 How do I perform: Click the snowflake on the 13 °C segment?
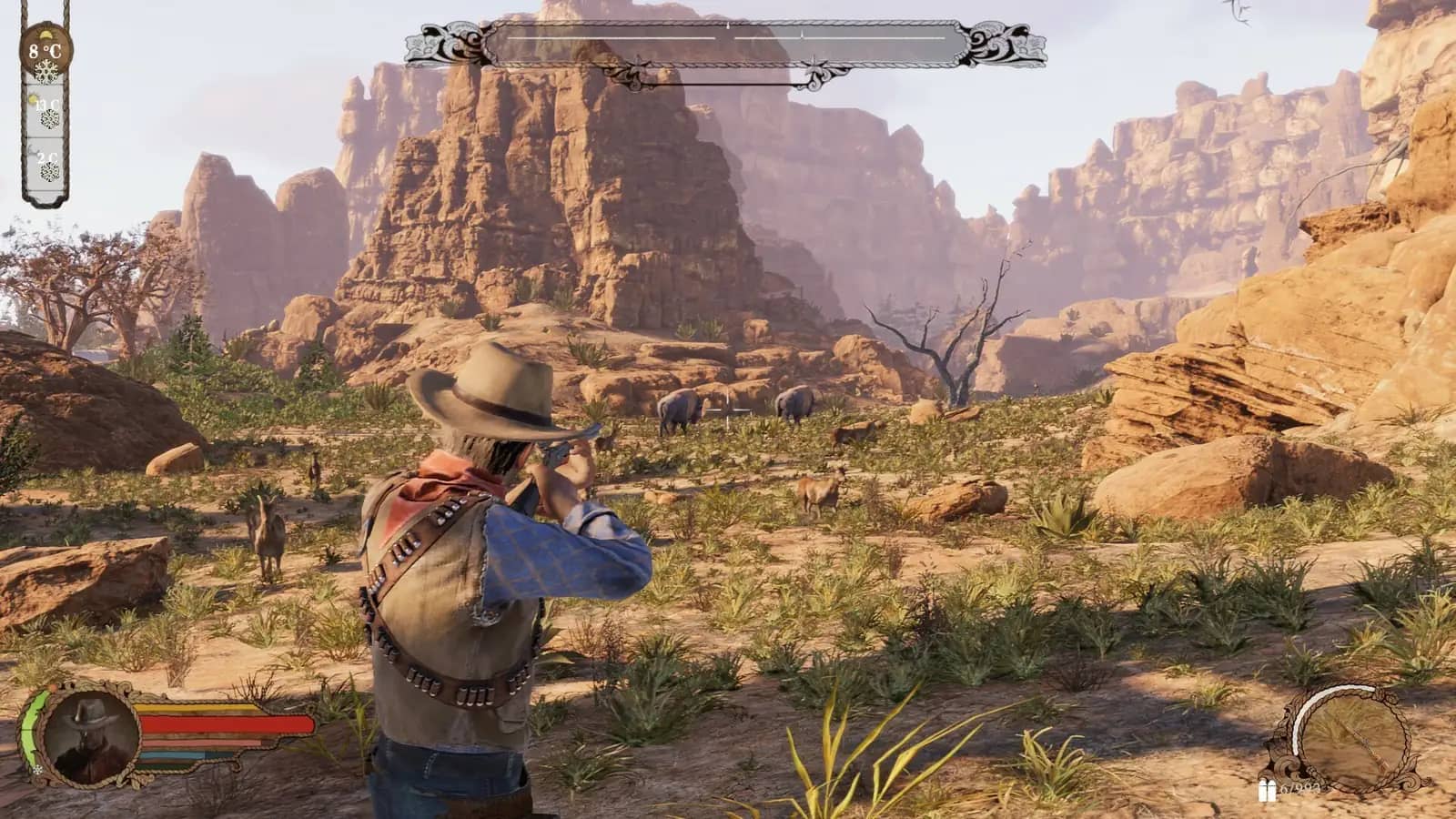tap(48, 120)
